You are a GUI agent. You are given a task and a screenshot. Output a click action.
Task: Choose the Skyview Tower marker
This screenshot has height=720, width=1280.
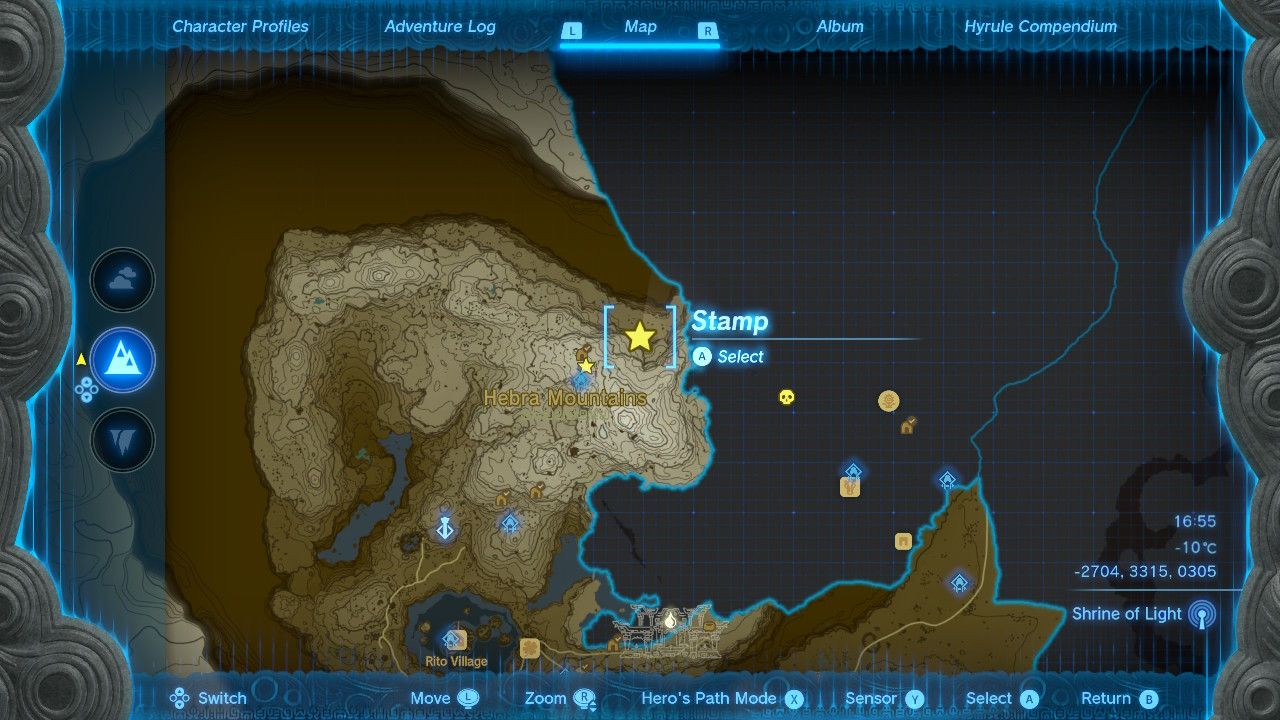[x=445, y=525]
